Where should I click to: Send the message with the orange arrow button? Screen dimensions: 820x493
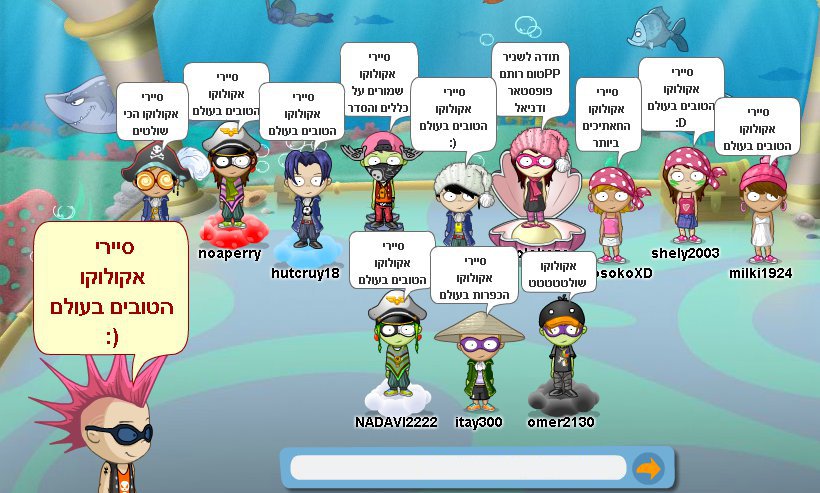649,468
